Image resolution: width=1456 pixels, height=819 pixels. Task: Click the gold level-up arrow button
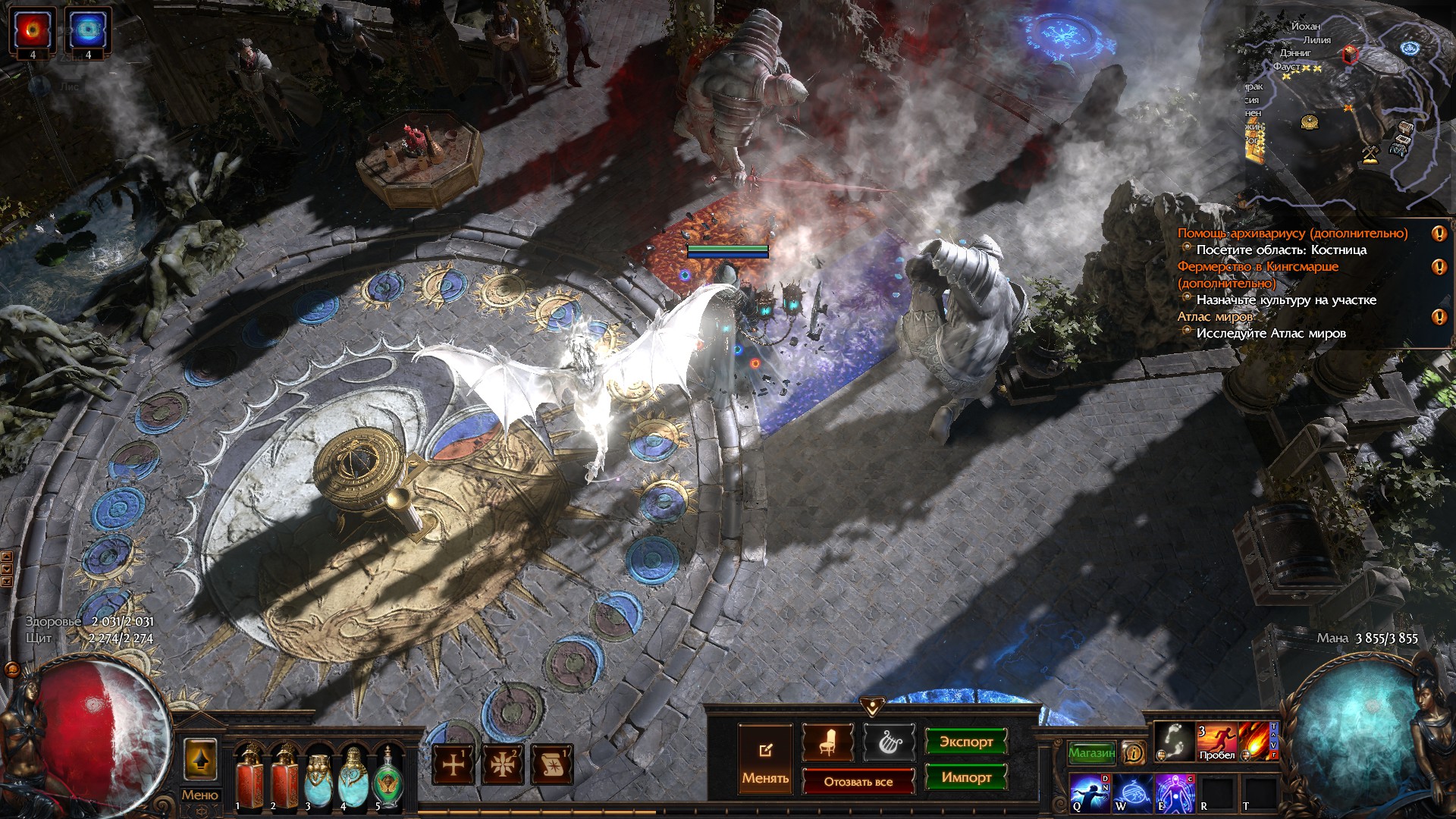click(x=199, y=758)
